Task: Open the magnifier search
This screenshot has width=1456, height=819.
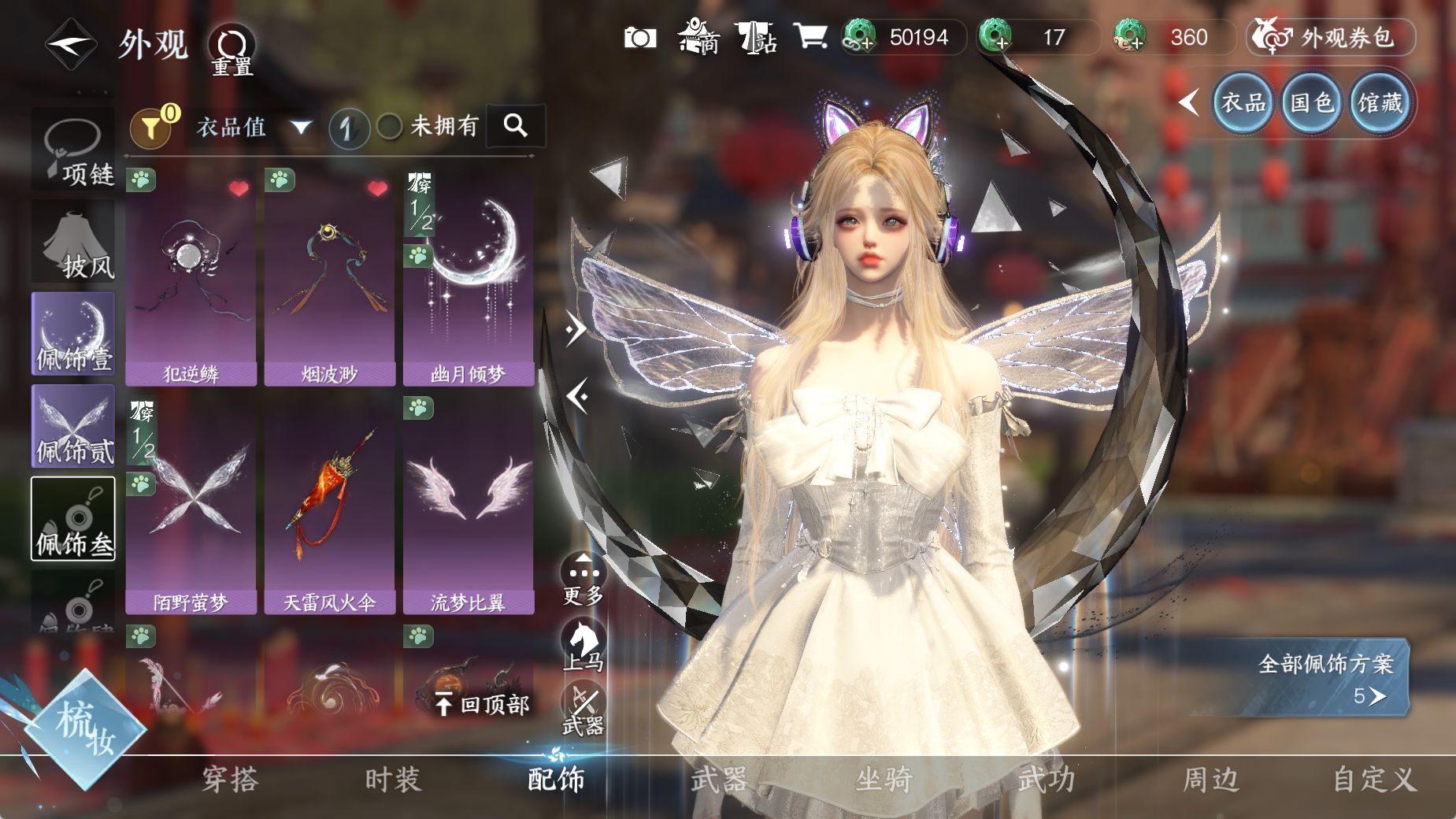Action: tap(516, 125)
